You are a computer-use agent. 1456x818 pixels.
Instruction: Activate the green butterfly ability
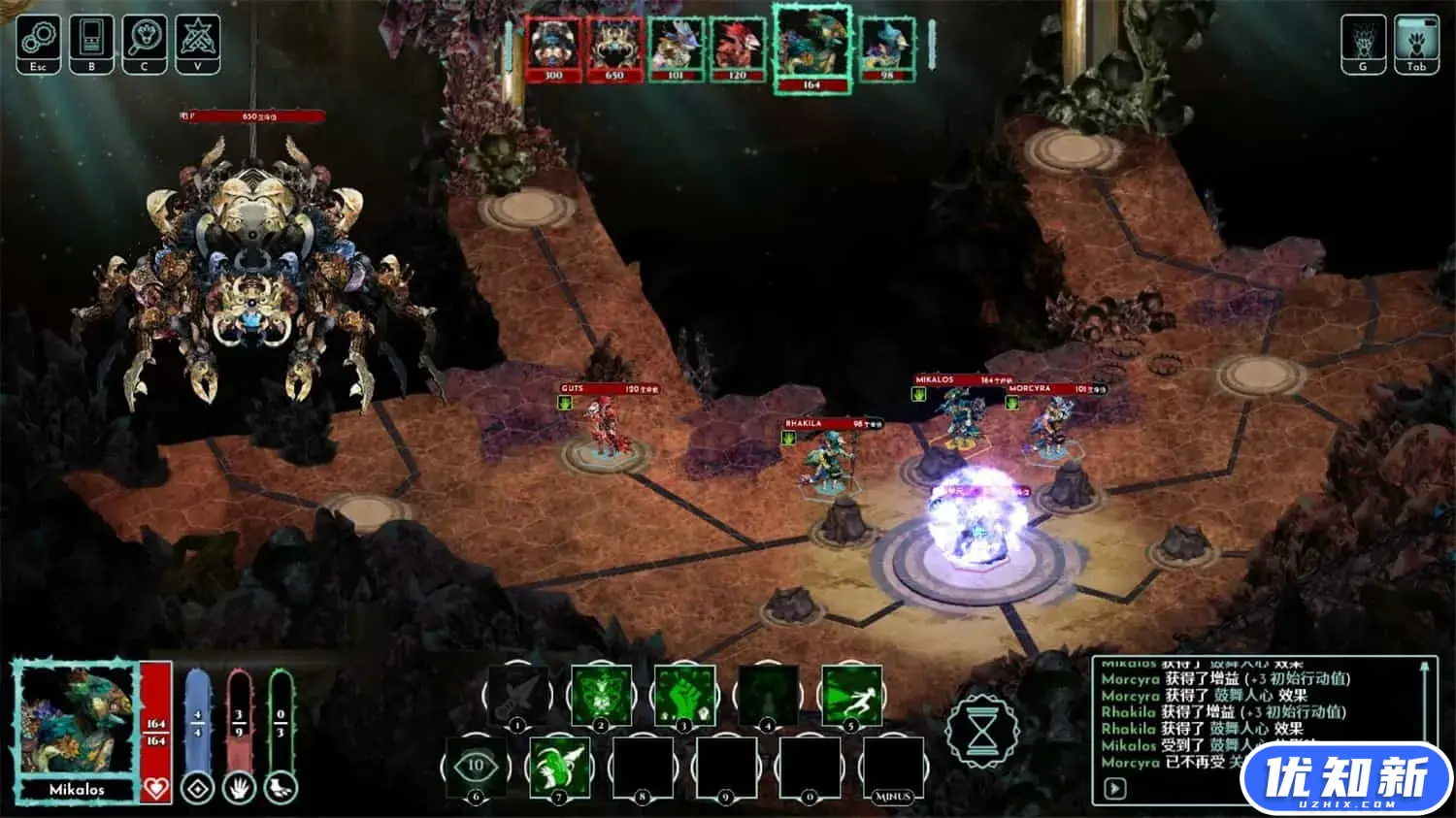tap(601, 694)
